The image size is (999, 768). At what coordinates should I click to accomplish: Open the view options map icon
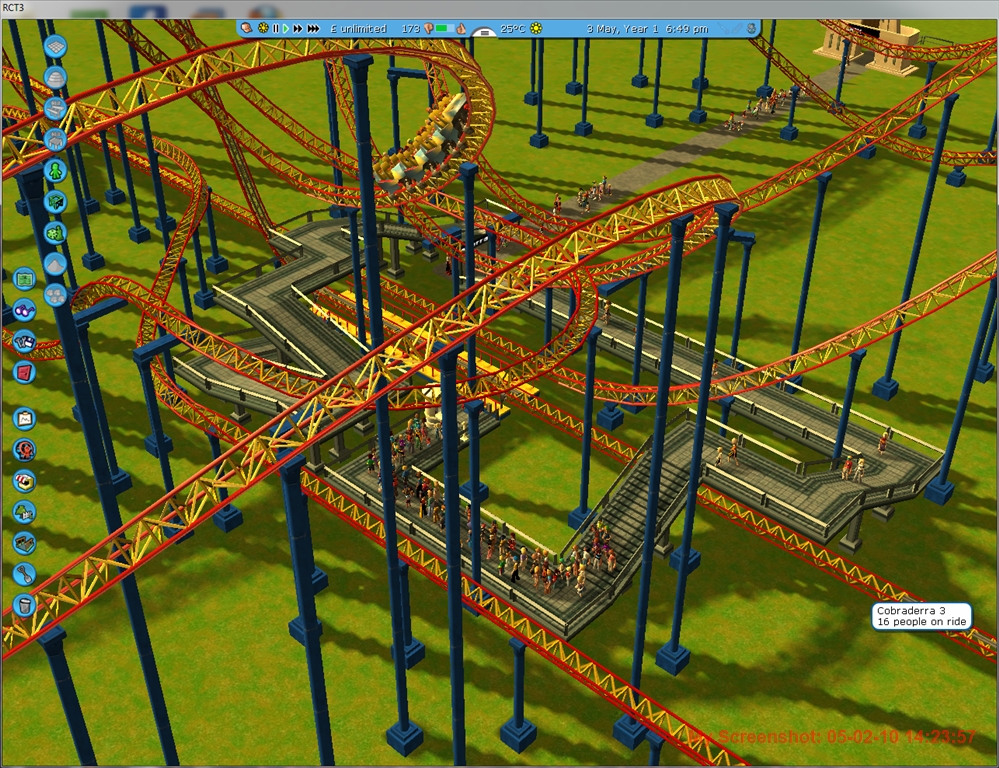(x=25, y=277)
